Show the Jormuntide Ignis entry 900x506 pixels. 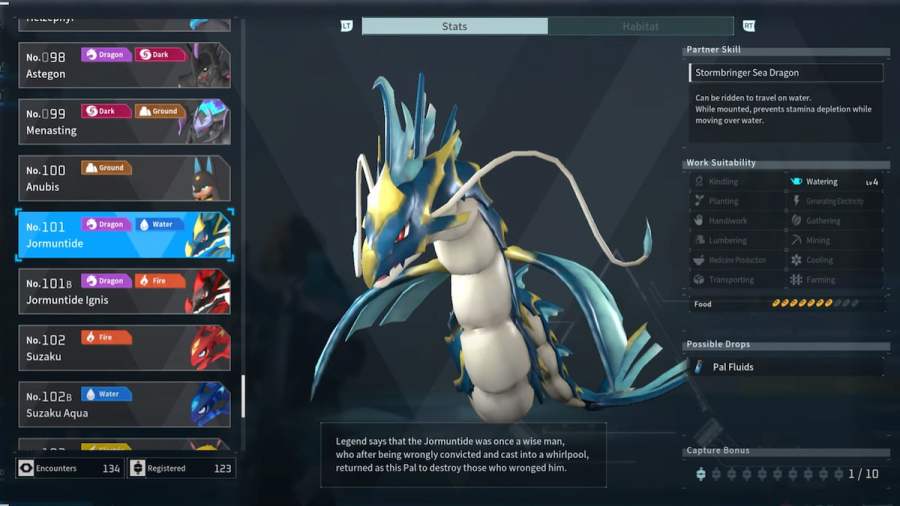tap(124, 291)
